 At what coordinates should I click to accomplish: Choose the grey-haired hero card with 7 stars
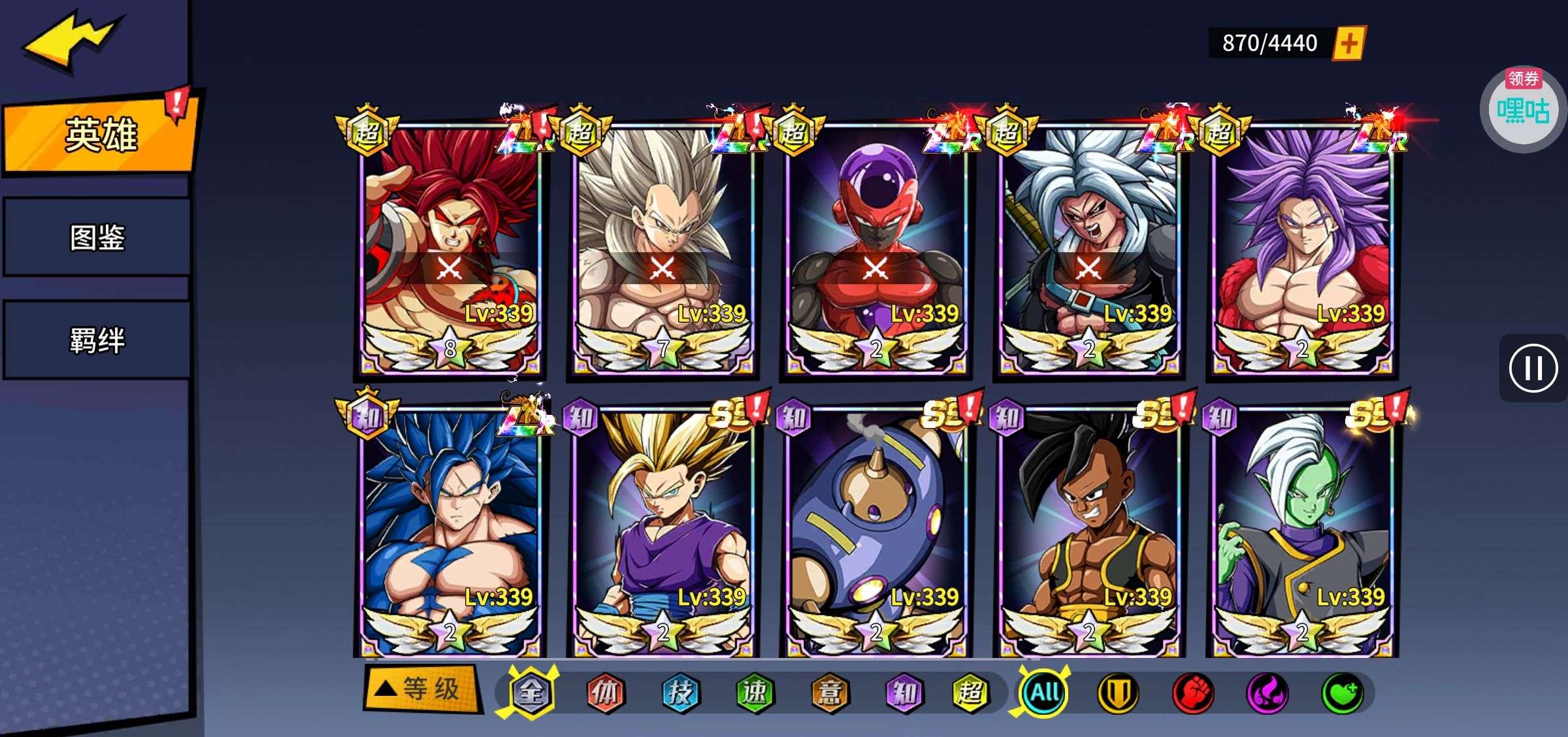click(662, 248)
